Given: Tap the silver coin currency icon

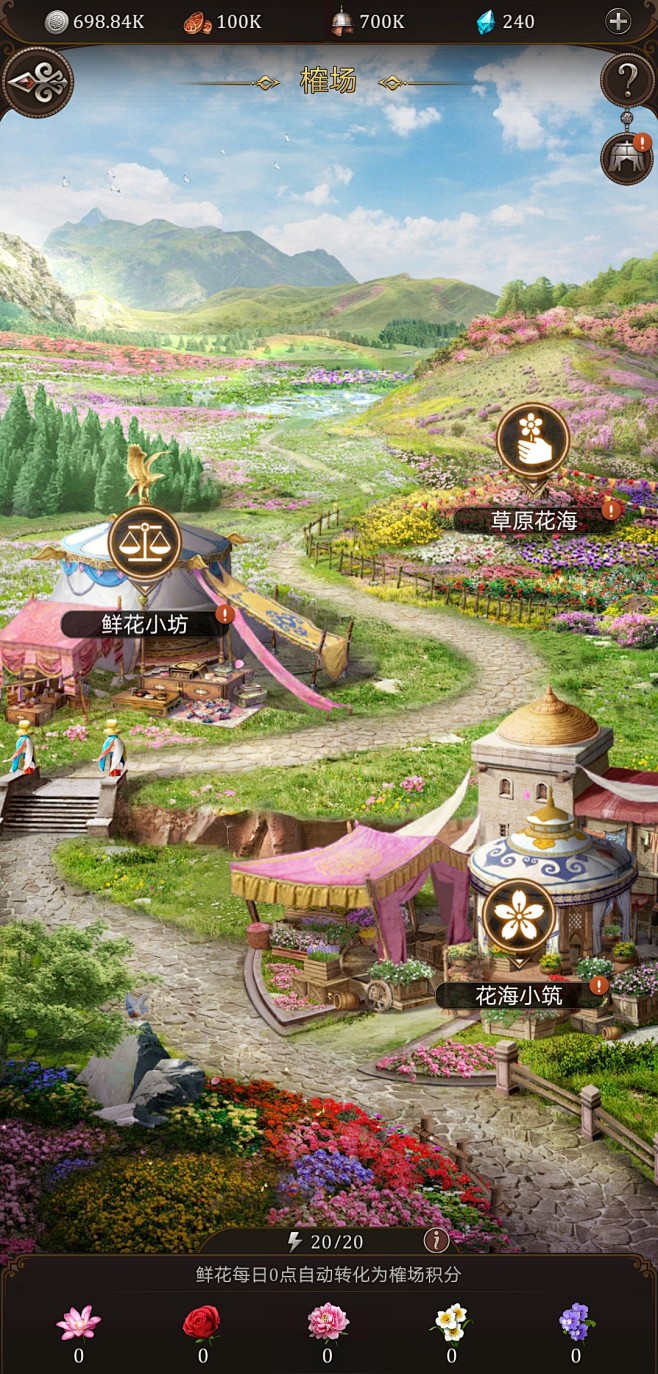Looking at the screenshot, I should [57, 21].
